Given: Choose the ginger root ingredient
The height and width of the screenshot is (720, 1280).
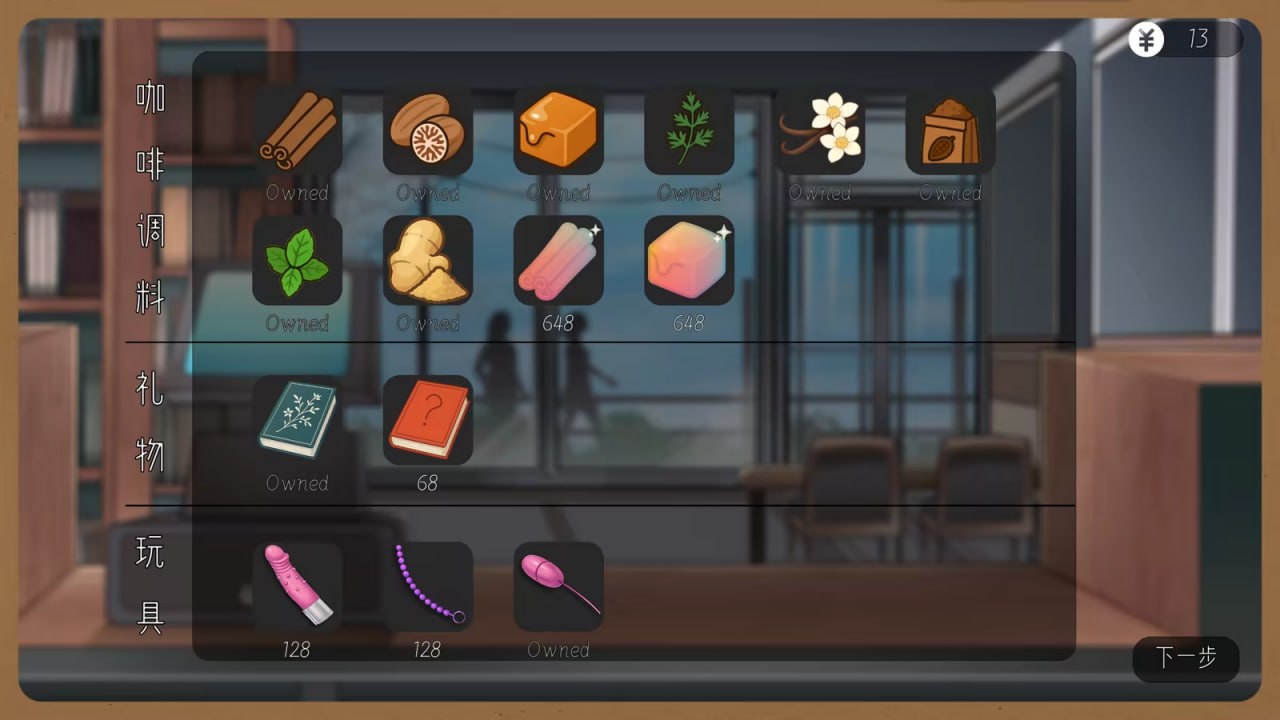Looking at the screenshot, I should pos(428,260).
